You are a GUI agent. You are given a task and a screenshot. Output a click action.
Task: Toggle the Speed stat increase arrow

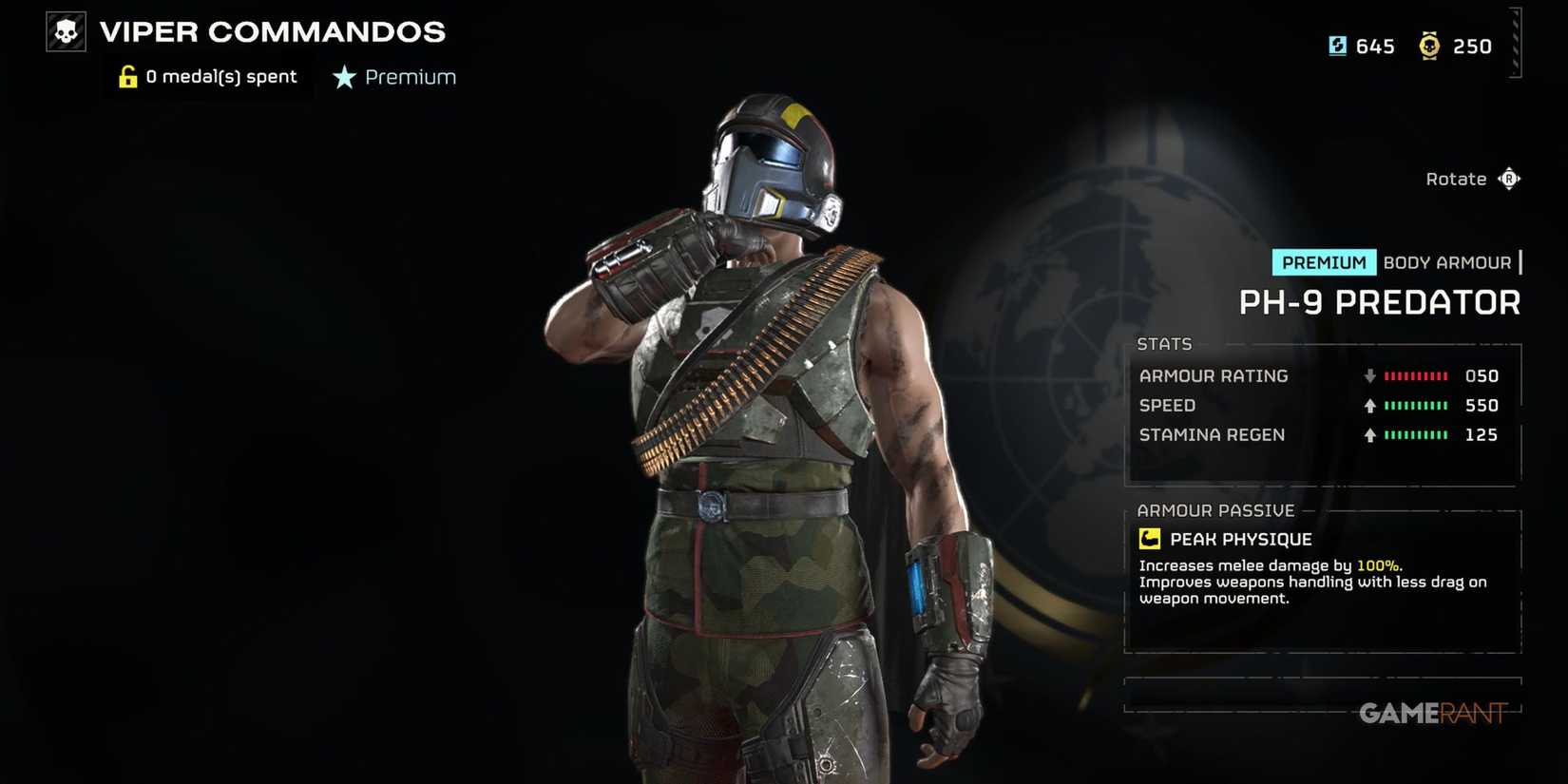(x=1368, y=405)
